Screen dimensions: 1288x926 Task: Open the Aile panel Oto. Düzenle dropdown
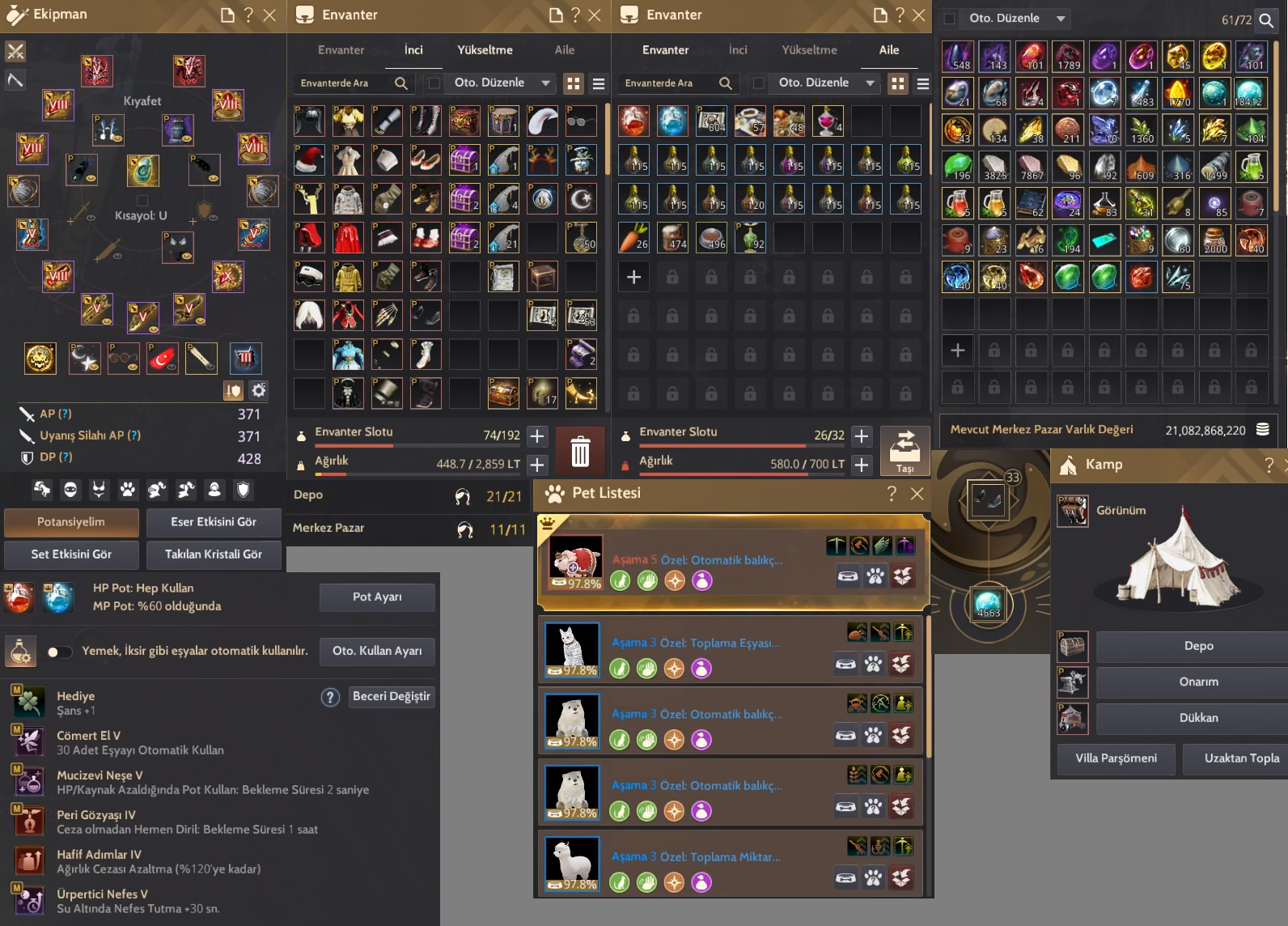(x=824, y=83)
